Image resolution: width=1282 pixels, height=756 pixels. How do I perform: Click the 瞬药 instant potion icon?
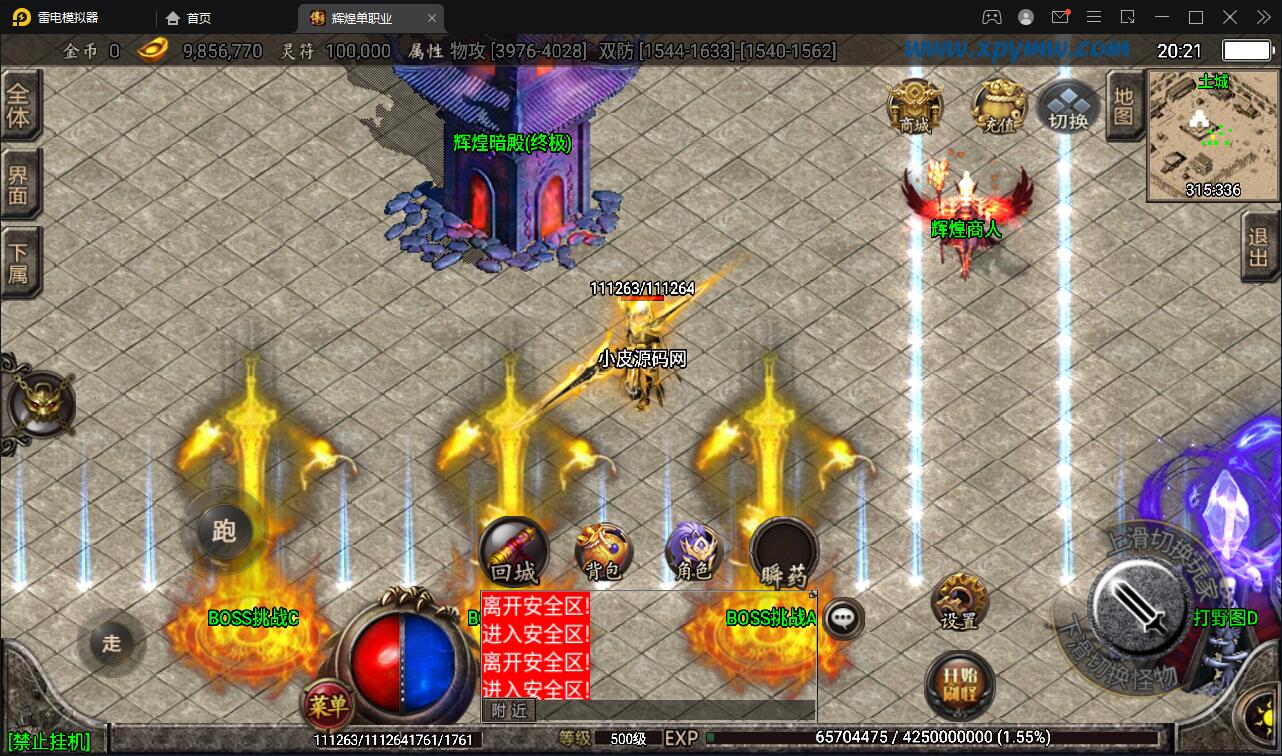[x=782, y=552]
